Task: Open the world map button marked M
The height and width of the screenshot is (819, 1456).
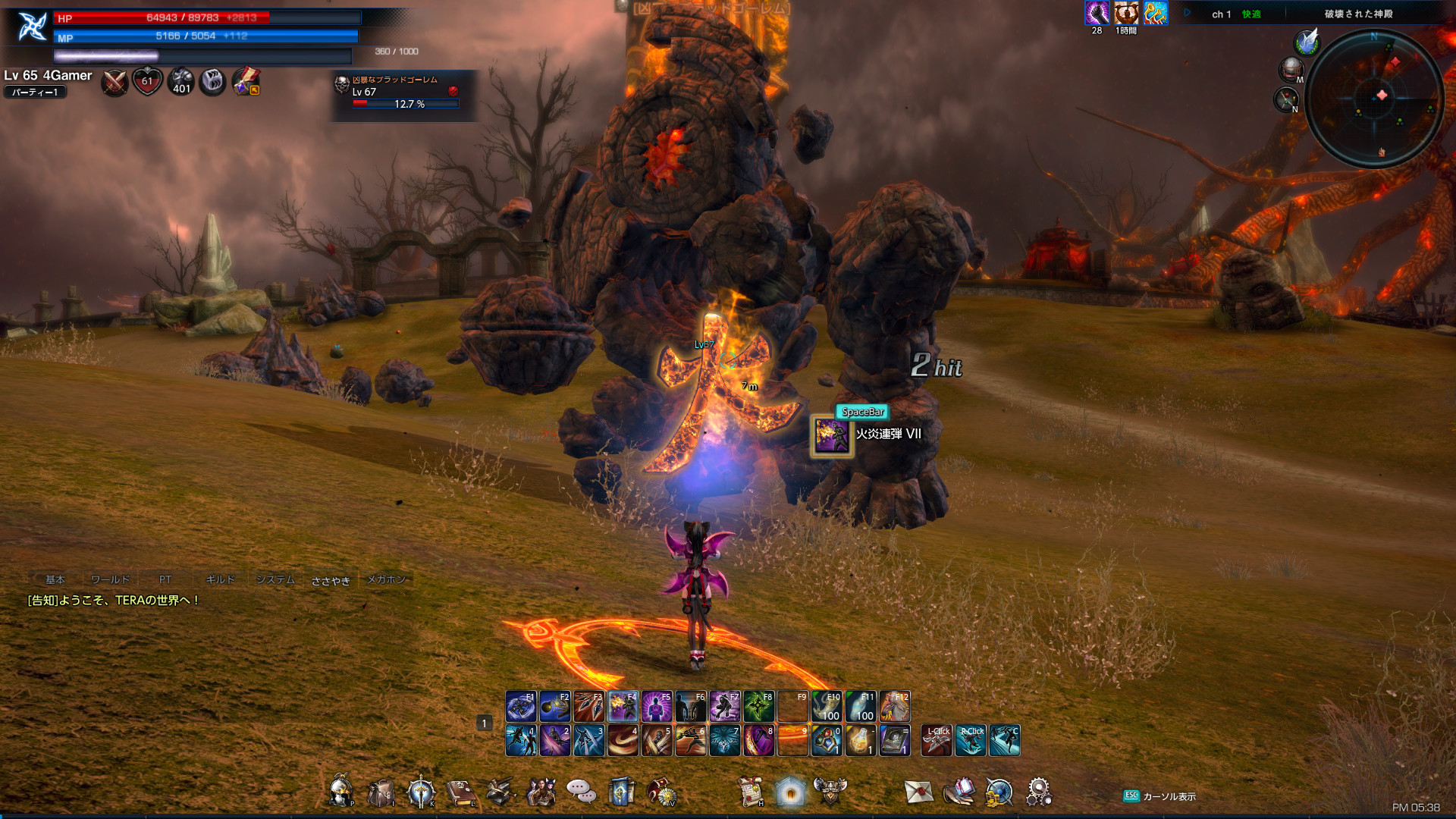Action: click(1291, 70)
